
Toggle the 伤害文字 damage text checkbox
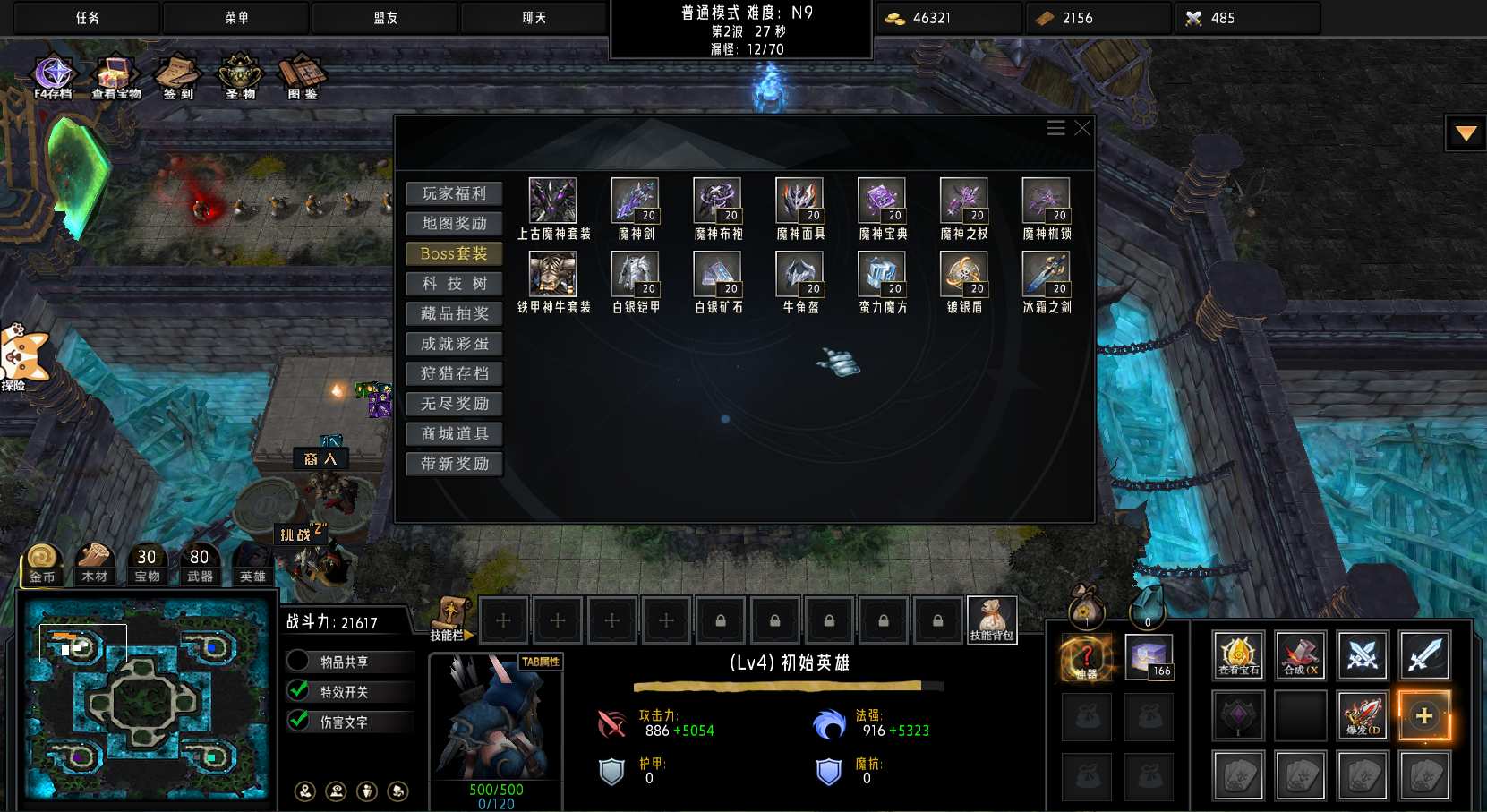tap(298, 721)
